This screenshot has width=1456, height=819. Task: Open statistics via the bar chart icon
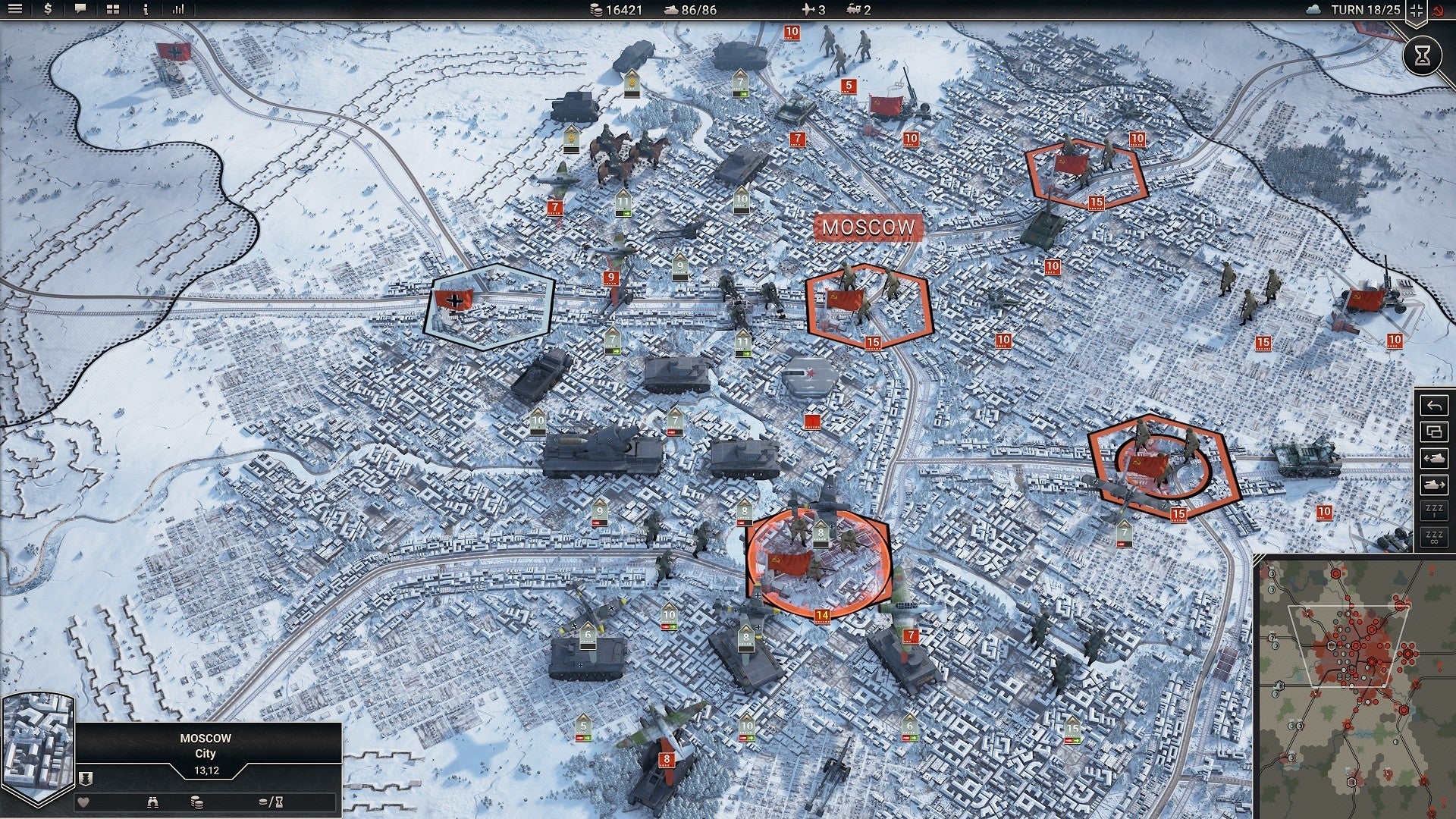coord(178,11)
